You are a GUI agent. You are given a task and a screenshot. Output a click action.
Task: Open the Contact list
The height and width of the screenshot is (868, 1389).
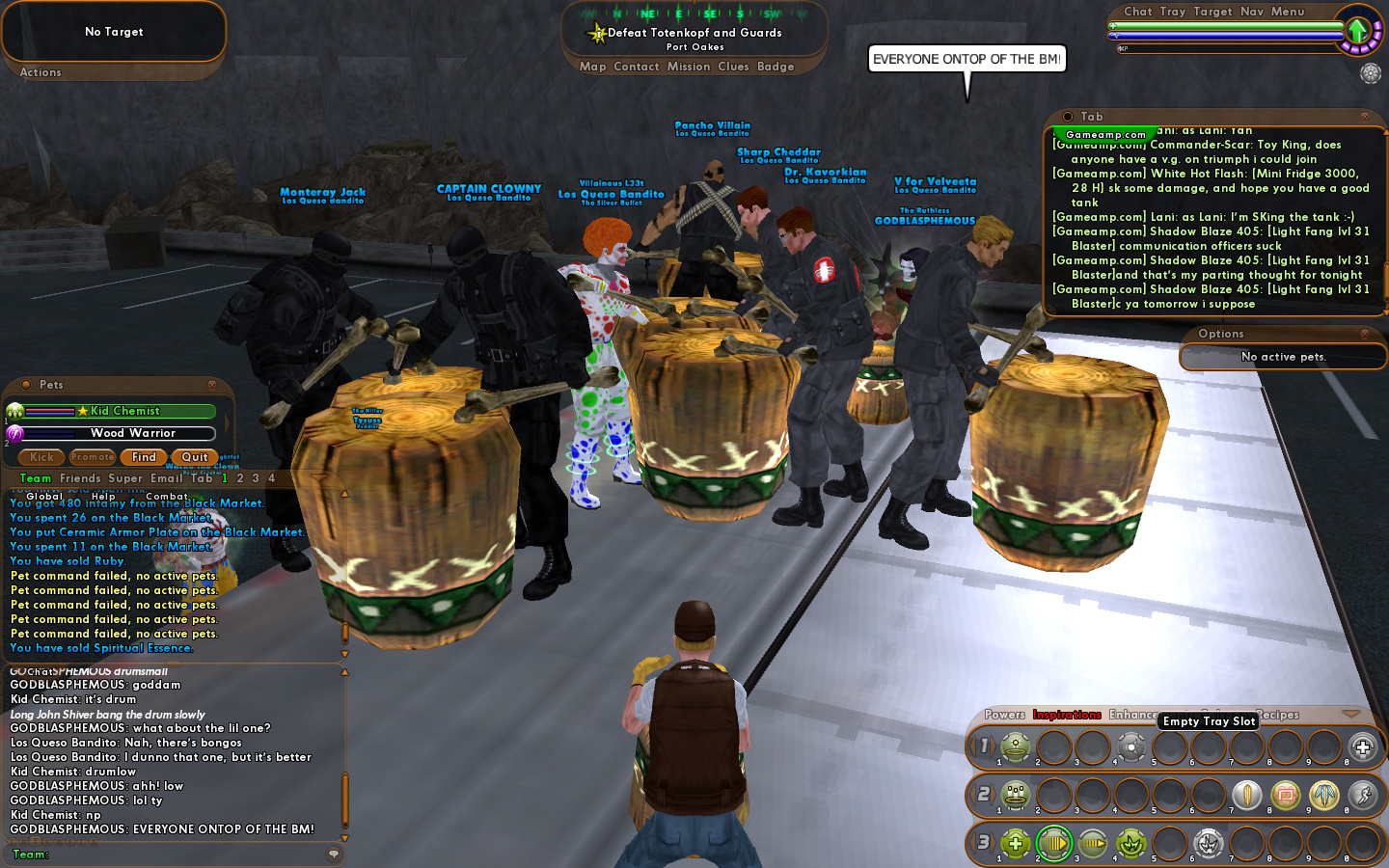tap(636, 67)
